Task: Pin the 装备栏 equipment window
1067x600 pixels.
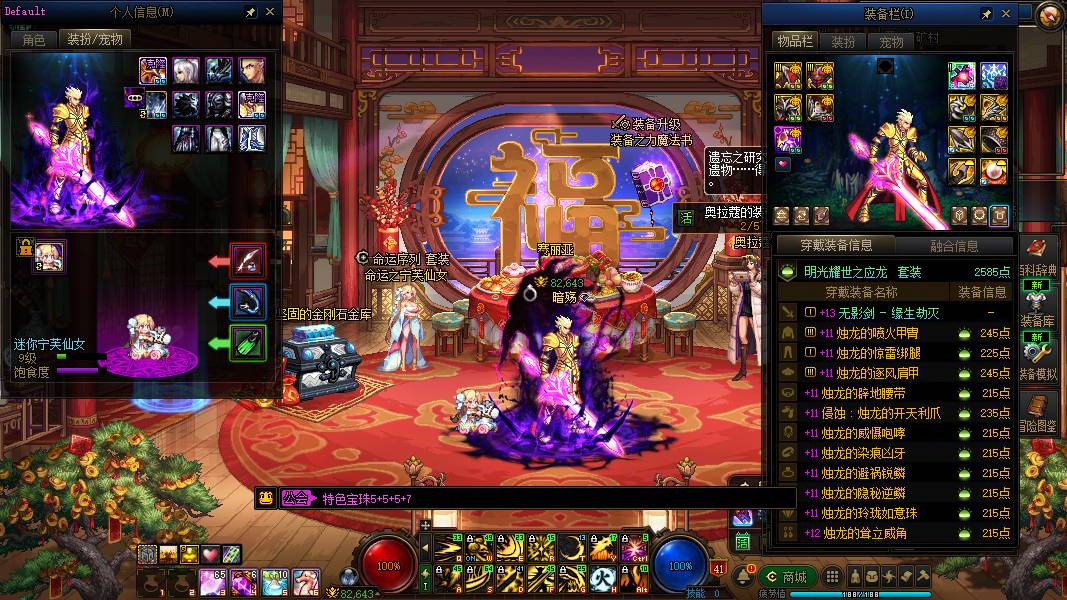Action: tap(986, 14)
